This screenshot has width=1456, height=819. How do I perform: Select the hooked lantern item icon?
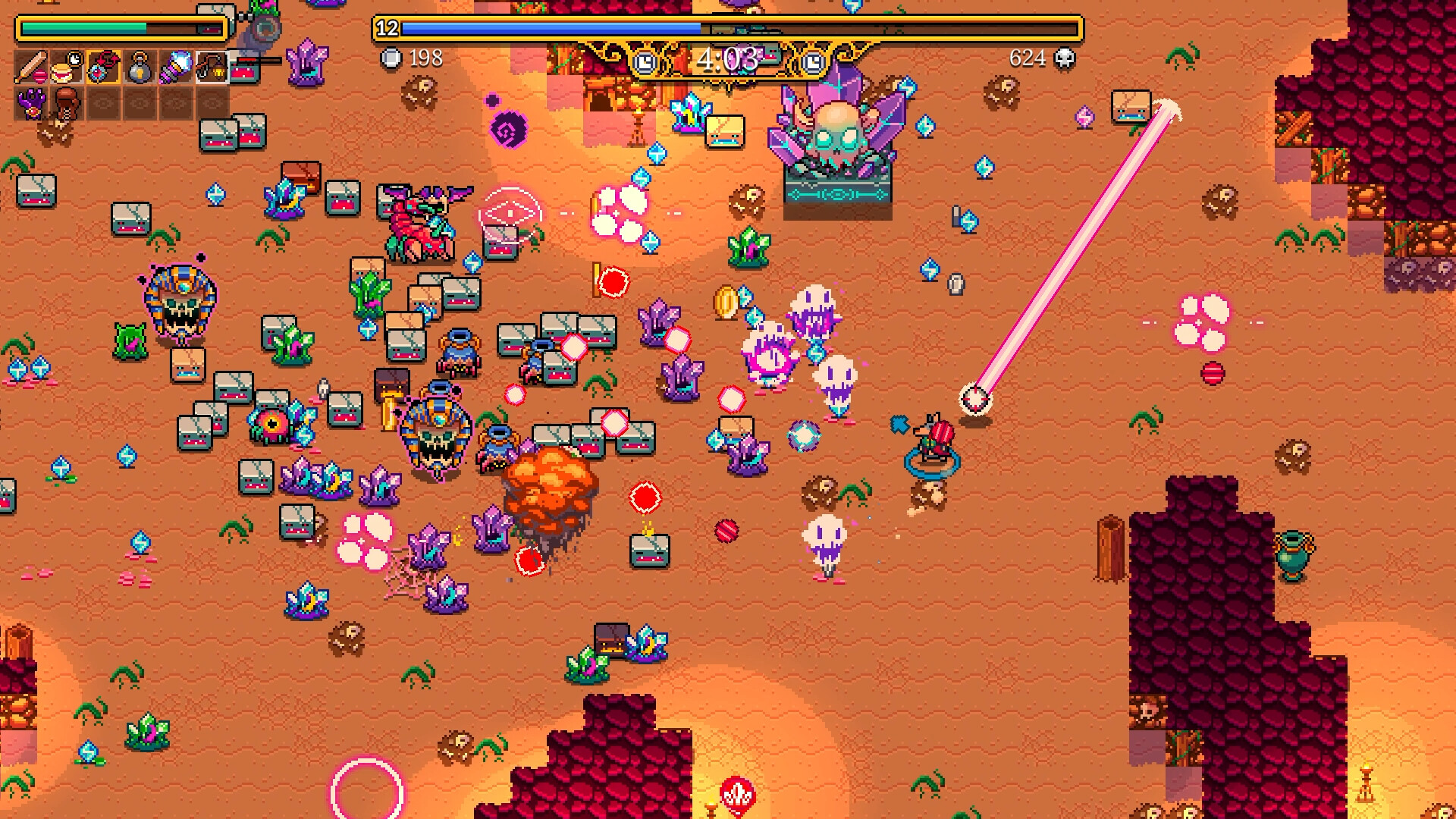click(x=213, y=68)
